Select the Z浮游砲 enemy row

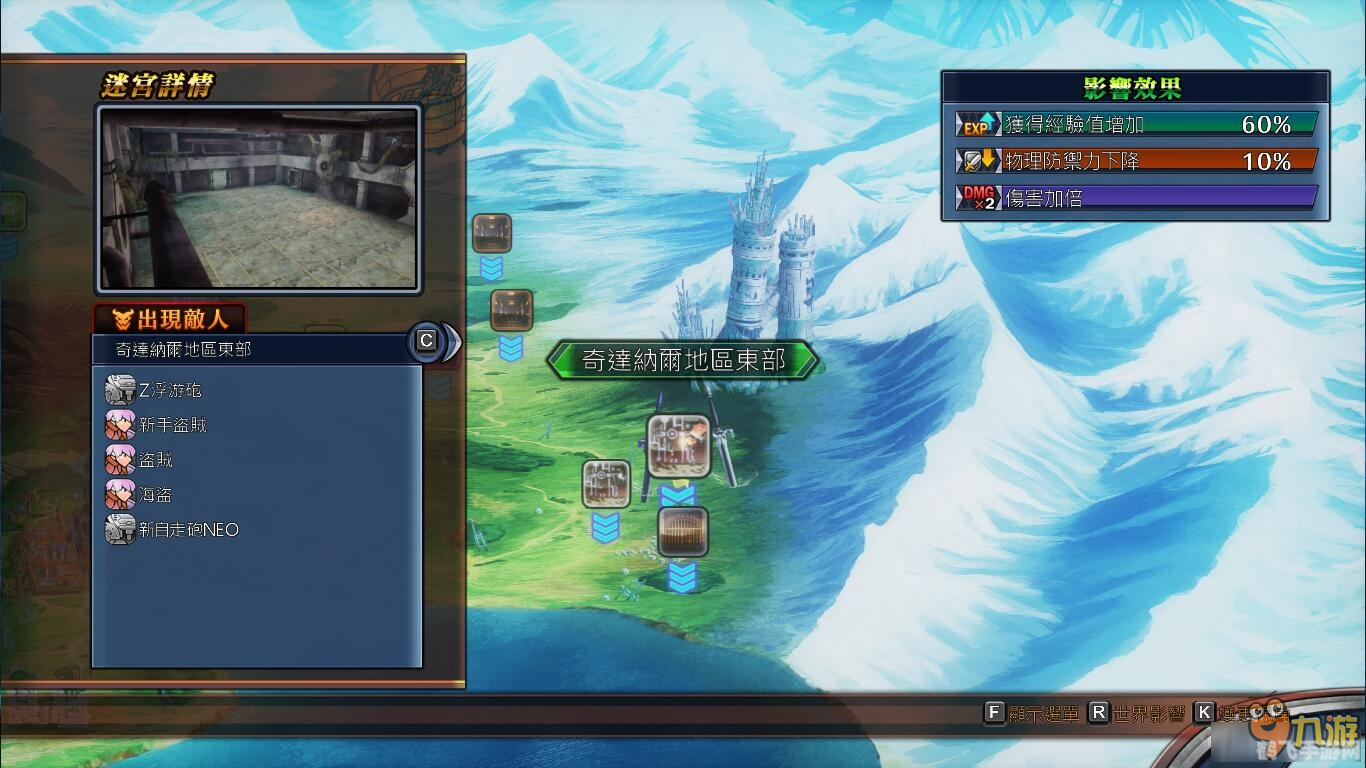(x=170, y=390)
